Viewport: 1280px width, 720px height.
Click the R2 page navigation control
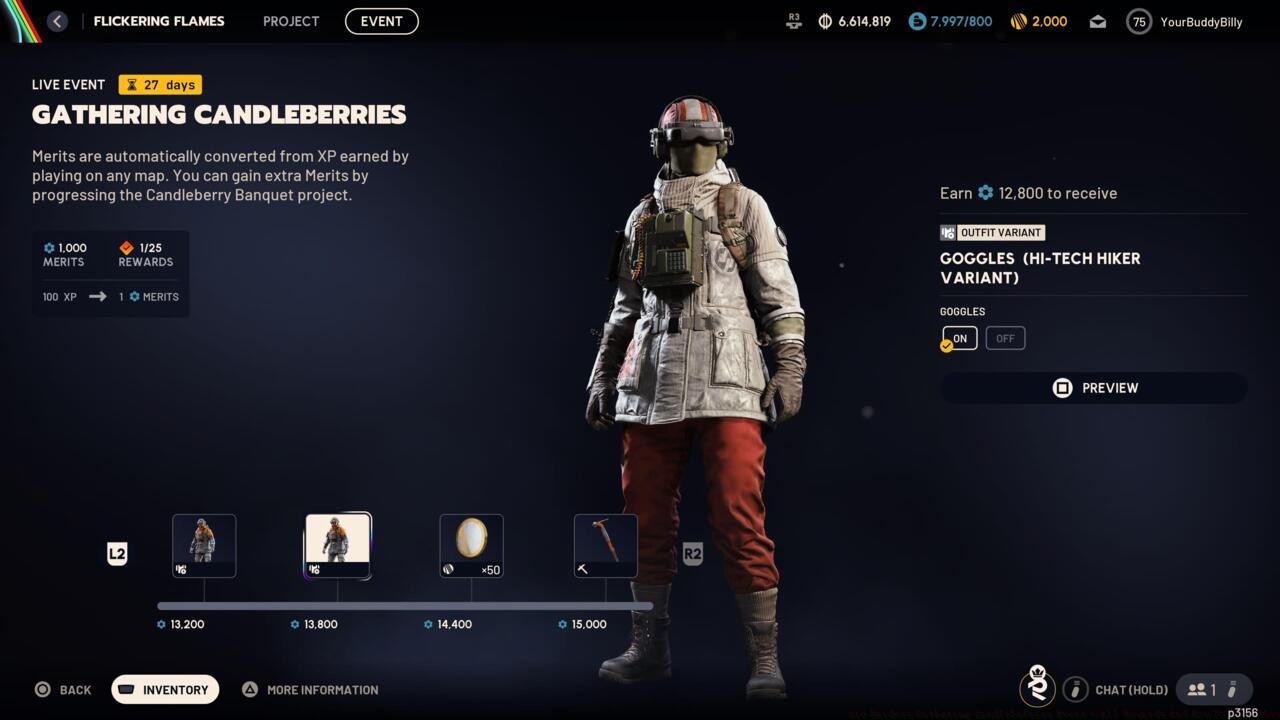coord(693,553)
